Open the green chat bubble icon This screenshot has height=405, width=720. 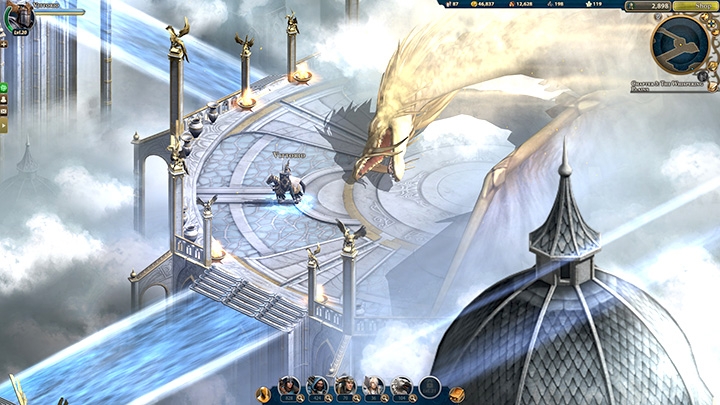[3, 88]
